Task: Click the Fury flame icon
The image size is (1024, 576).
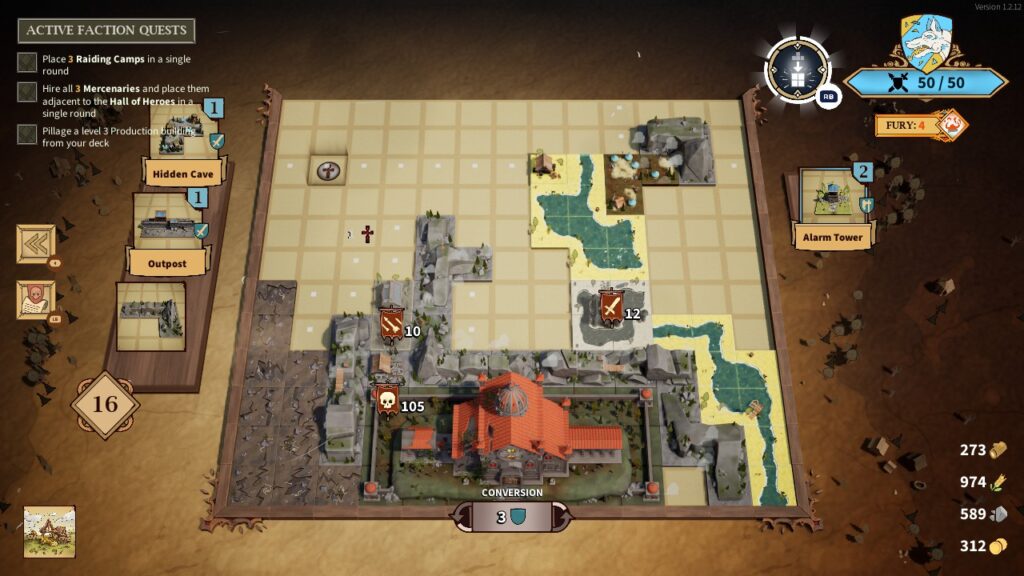Action: (953, 125)
